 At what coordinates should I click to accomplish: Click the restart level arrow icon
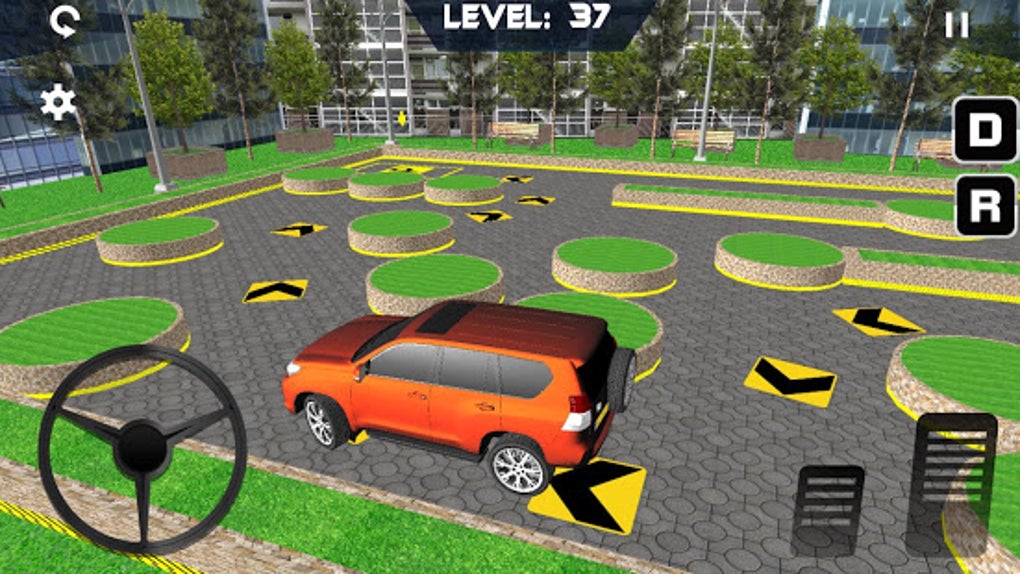(x=65, y=21)
